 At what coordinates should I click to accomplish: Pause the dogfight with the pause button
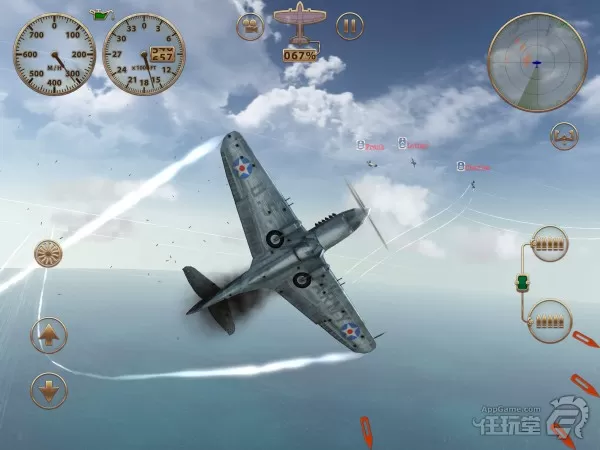click(x=349, y=26)
